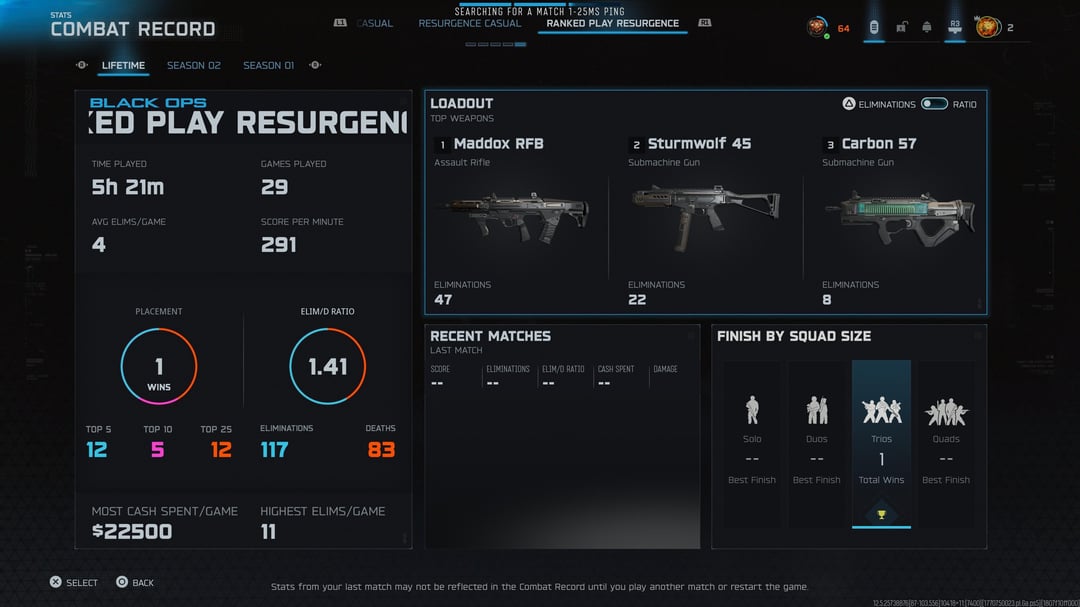The image size is (1080, 607).
Task: Click the party lock icon
Action: tap(901, 27)
